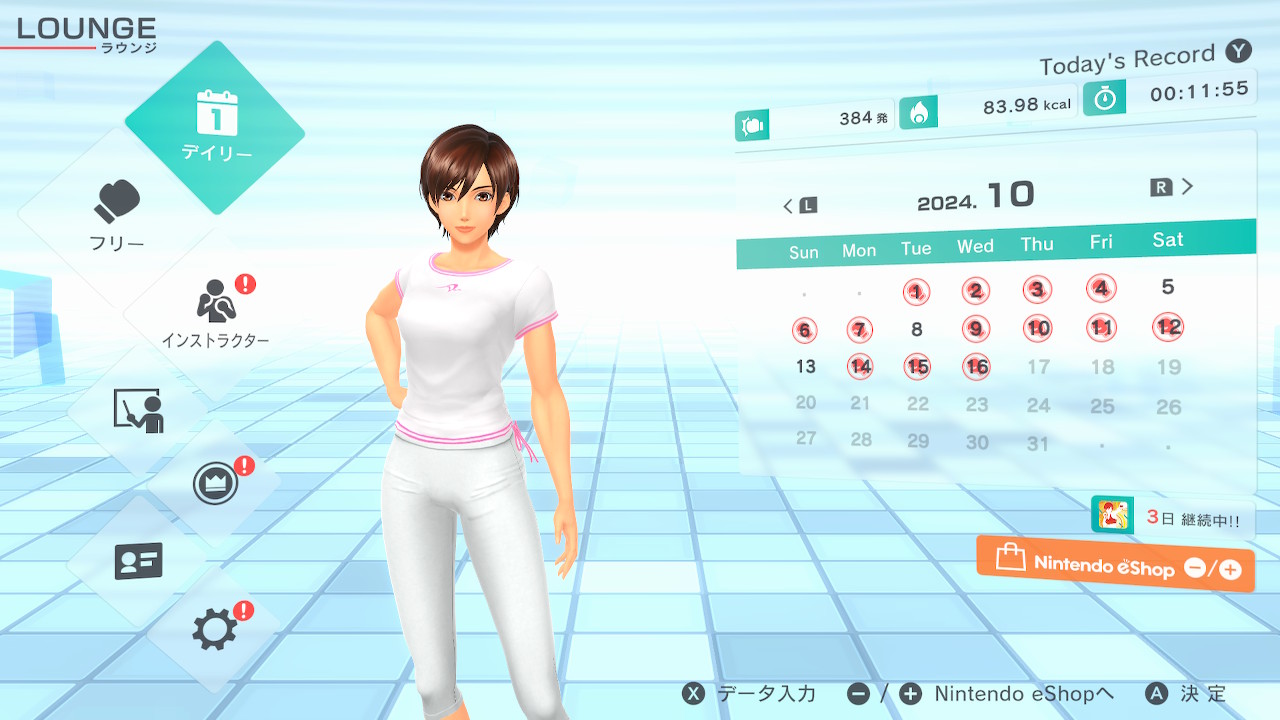Viewport: 1280px width, 720px height.
Task: Open the profile ID card menu
Action: [138, 561]
